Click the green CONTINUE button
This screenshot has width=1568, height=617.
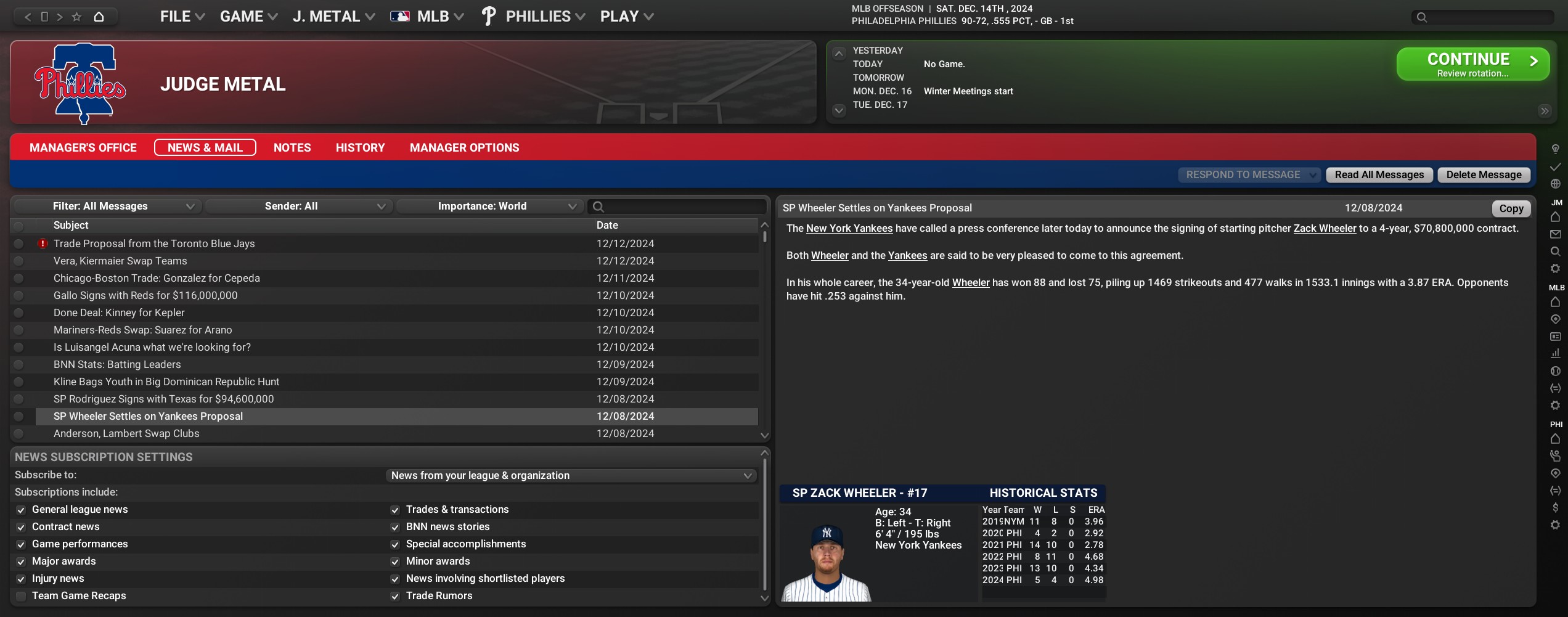tap(1472, 64)
